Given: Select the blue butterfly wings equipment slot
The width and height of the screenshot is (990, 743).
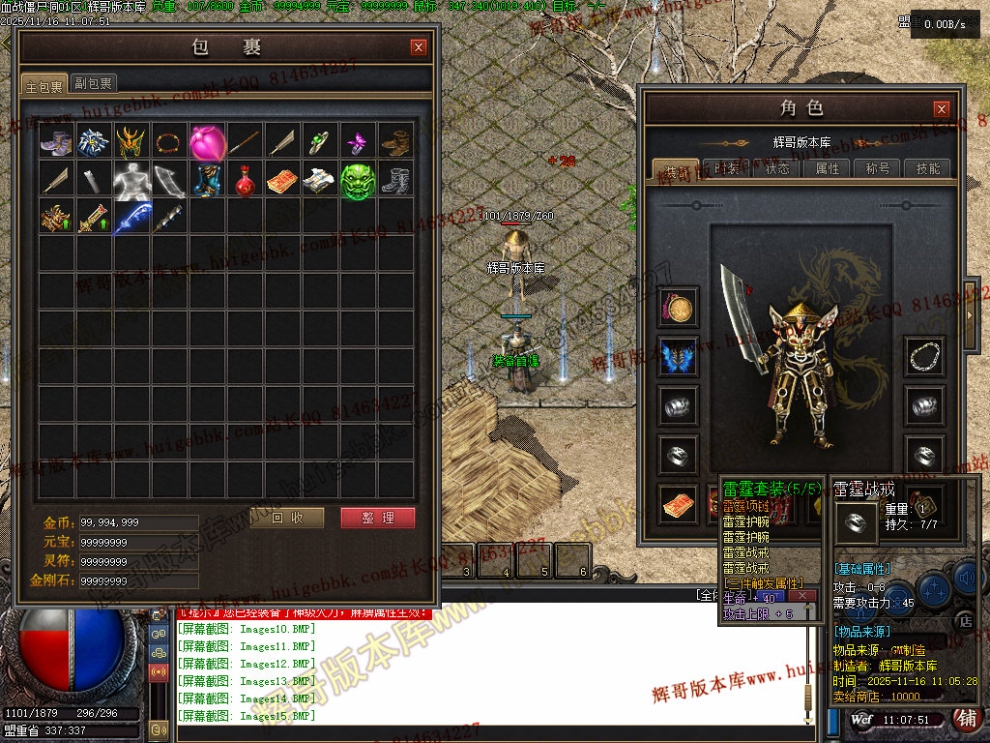Looking at the screenshot, I should [679, 357].
